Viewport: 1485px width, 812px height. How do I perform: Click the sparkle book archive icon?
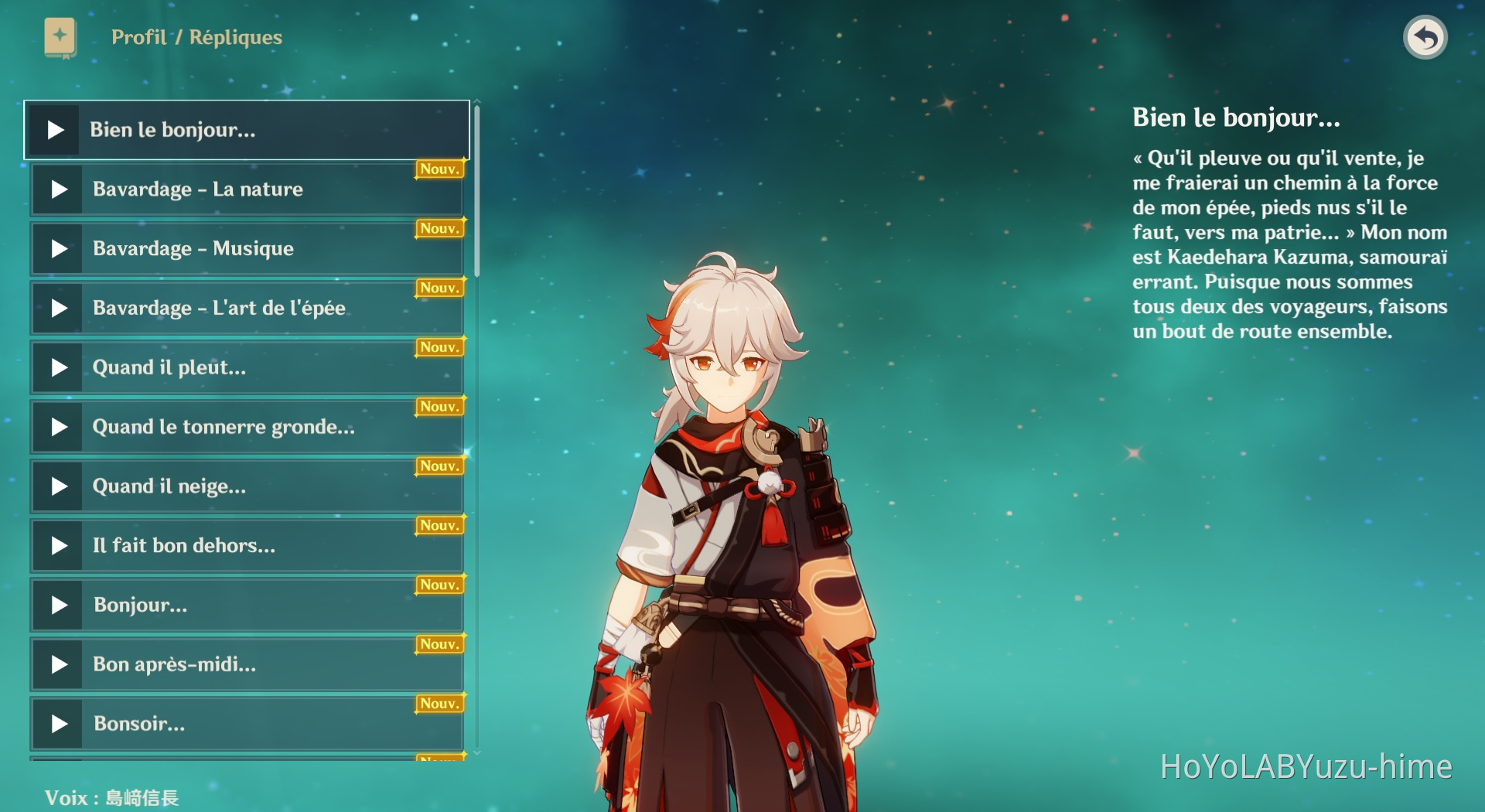coord(62,37)
